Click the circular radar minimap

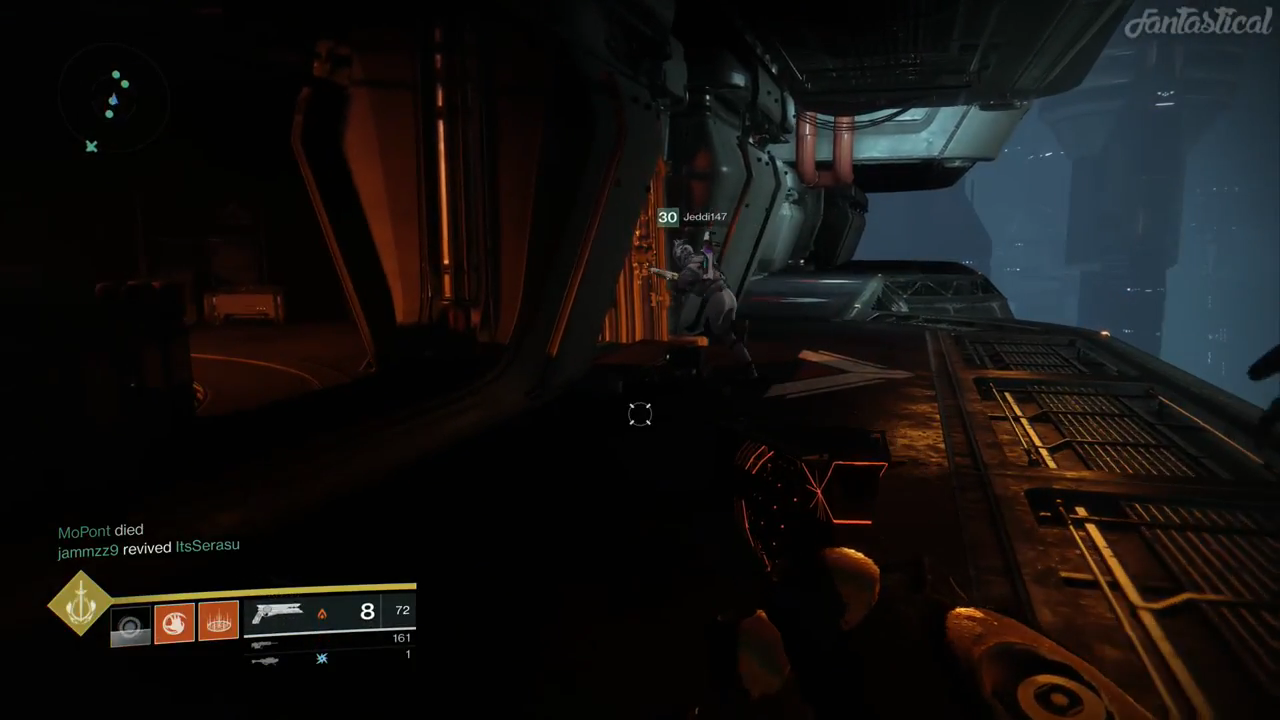[x=112, y=98]
